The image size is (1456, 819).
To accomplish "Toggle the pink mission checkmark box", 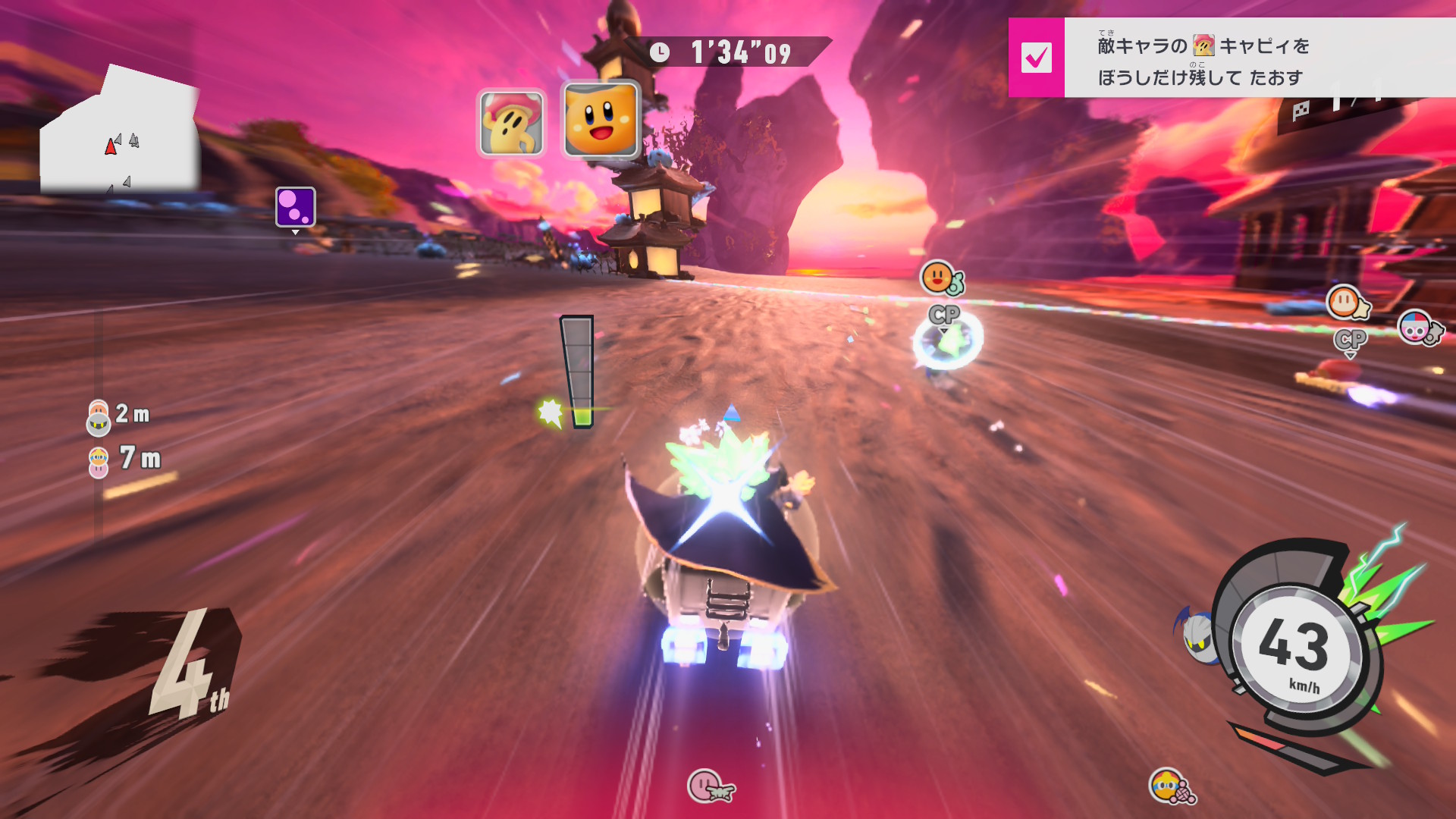I will click(x=1036, y=58).
